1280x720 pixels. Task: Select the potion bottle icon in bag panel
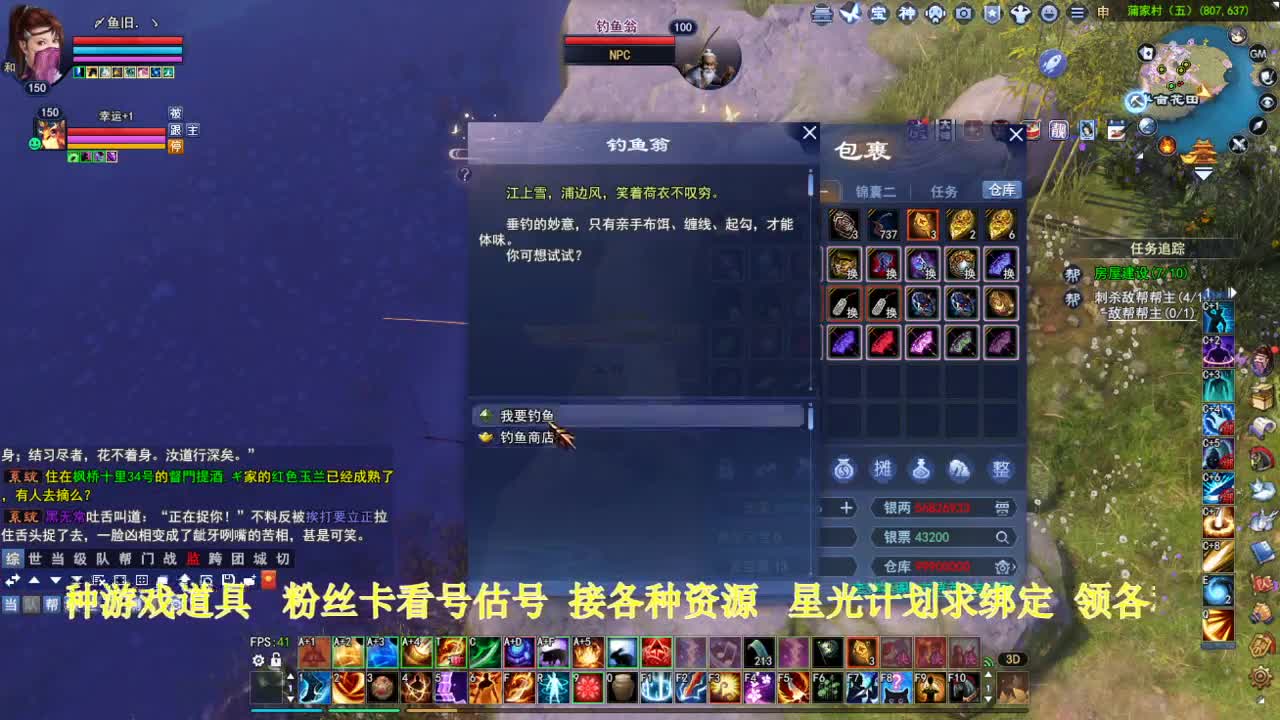[x=921, y=469]
